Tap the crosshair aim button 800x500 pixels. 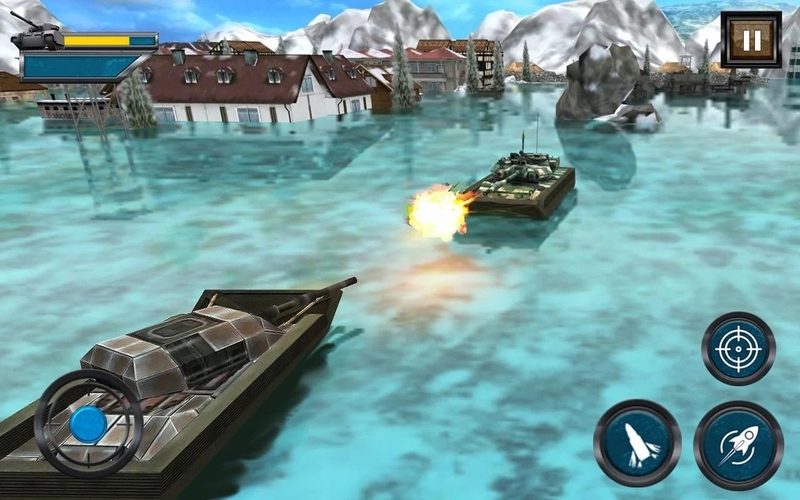pos(738,349)
